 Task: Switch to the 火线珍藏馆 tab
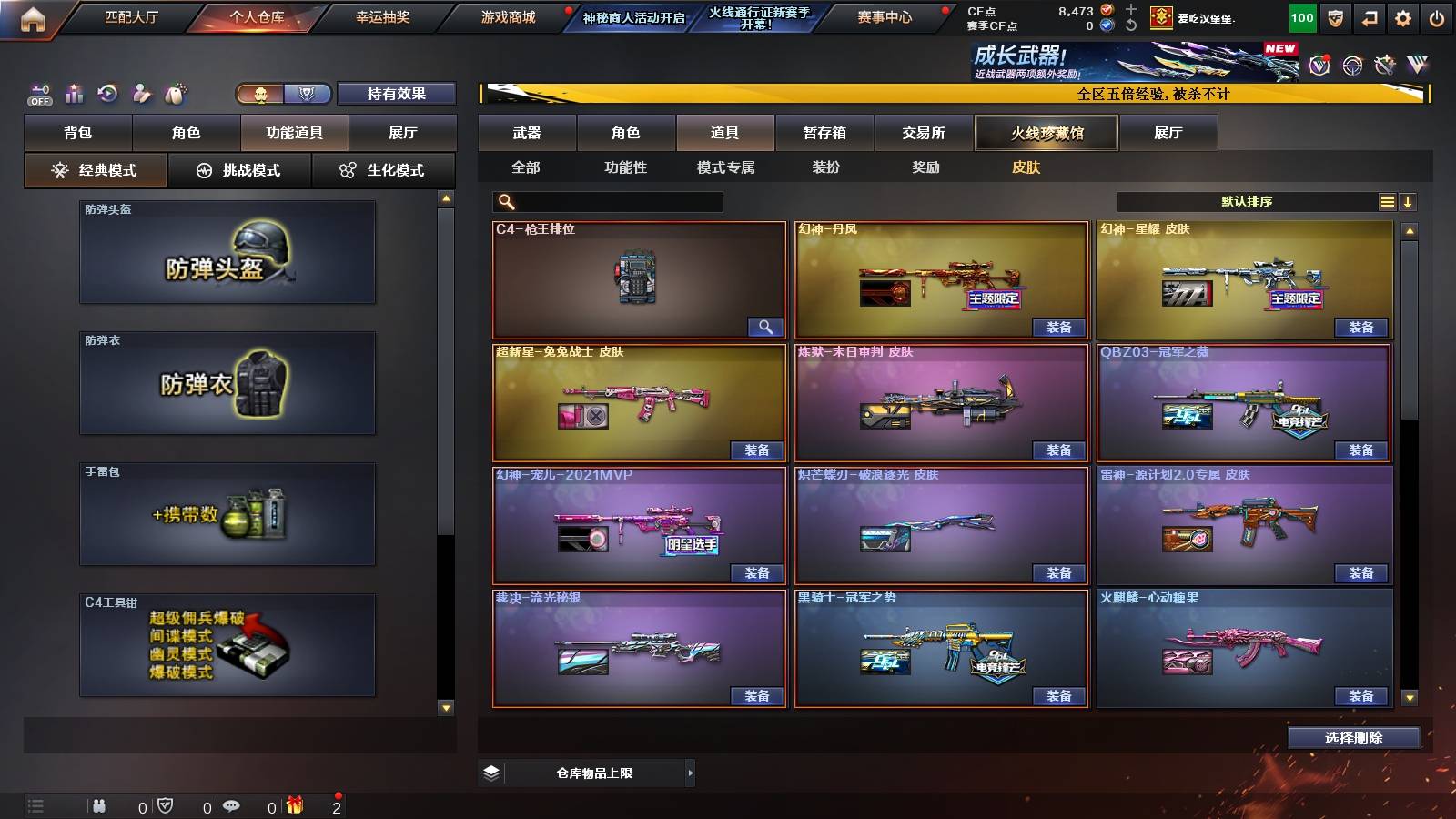1045,132
